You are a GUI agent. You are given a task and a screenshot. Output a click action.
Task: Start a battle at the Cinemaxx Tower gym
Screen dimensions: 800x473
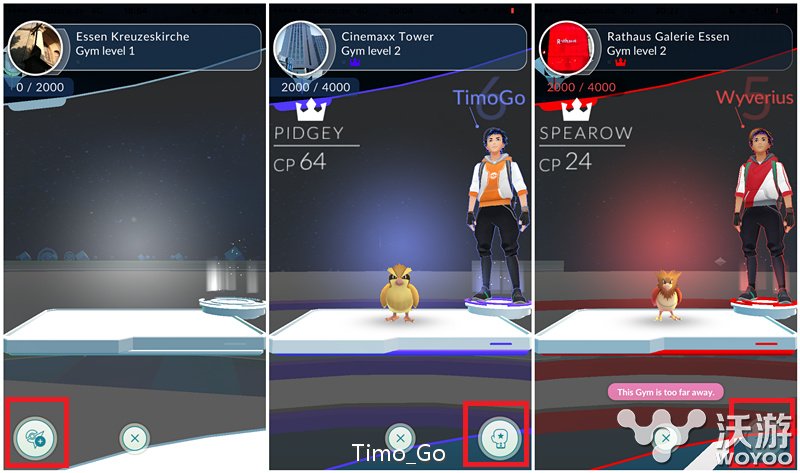point(496,437)
